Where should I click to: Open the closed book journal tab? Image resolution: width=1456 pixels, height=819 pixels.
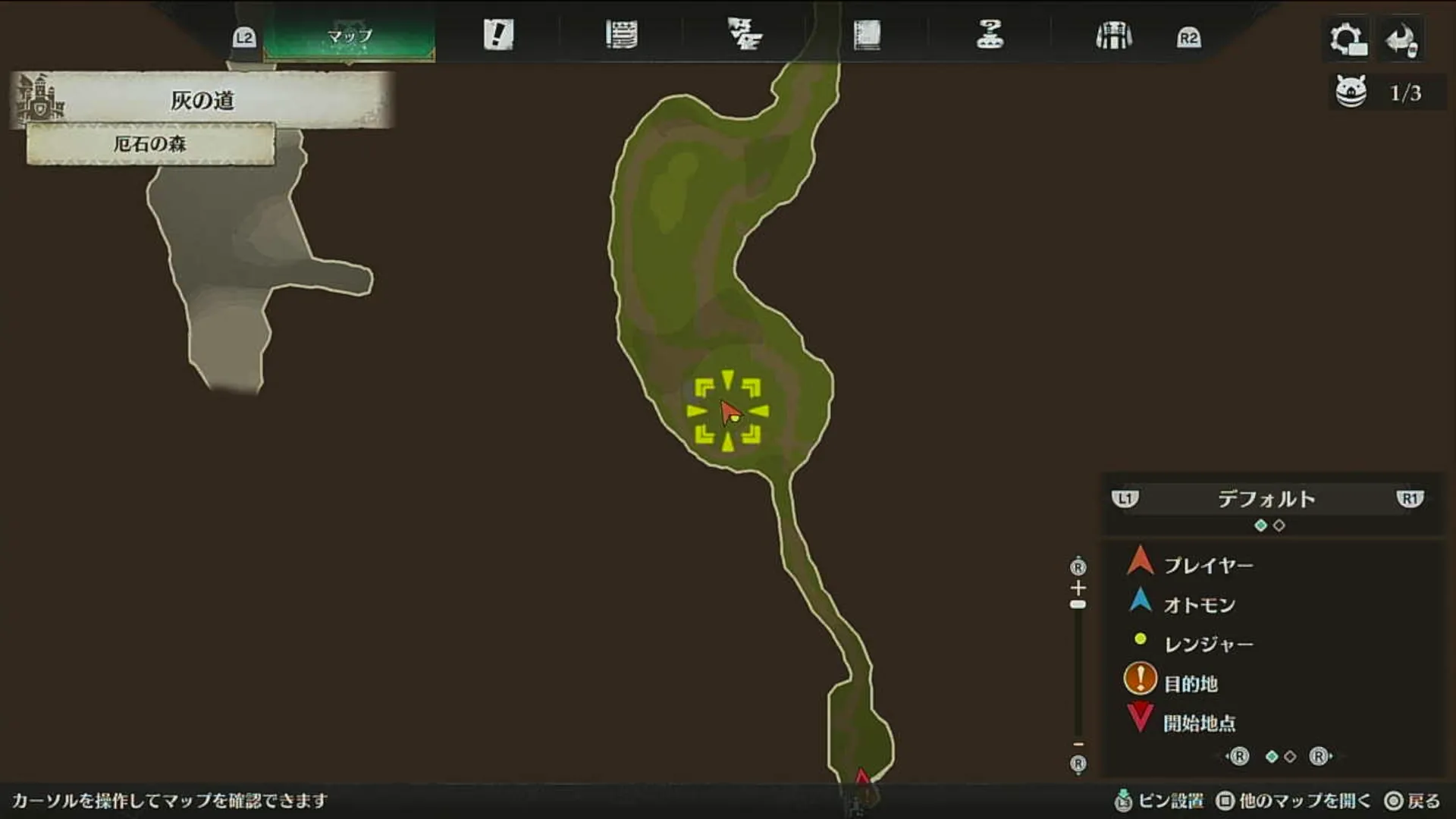[x=867, y=36]
